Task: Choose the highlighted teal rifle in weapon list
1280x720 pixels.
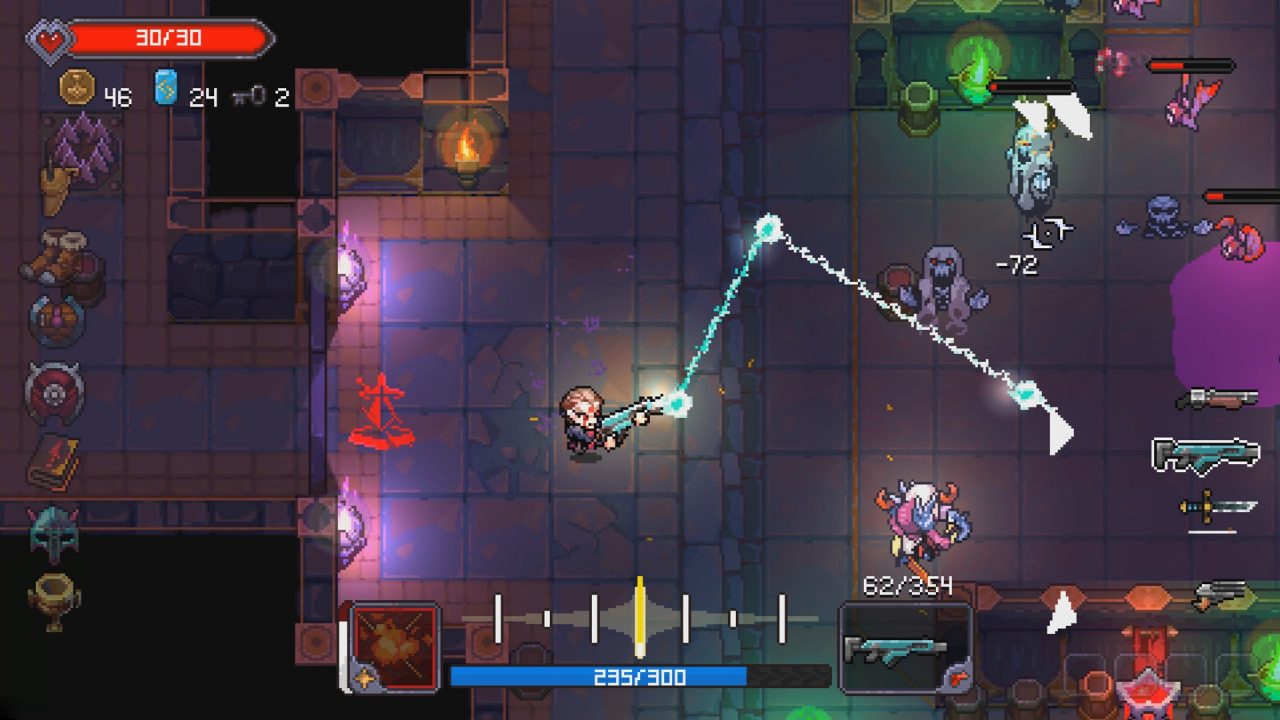Action: tap(1205, 455)
